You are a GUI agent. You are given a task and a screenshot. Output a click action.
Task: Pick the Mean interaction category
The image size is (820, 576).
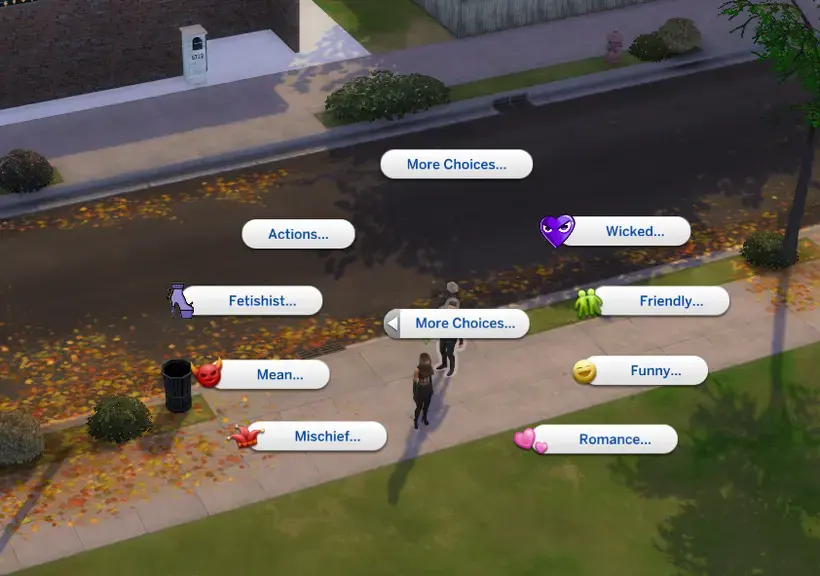tap(279, 375)
